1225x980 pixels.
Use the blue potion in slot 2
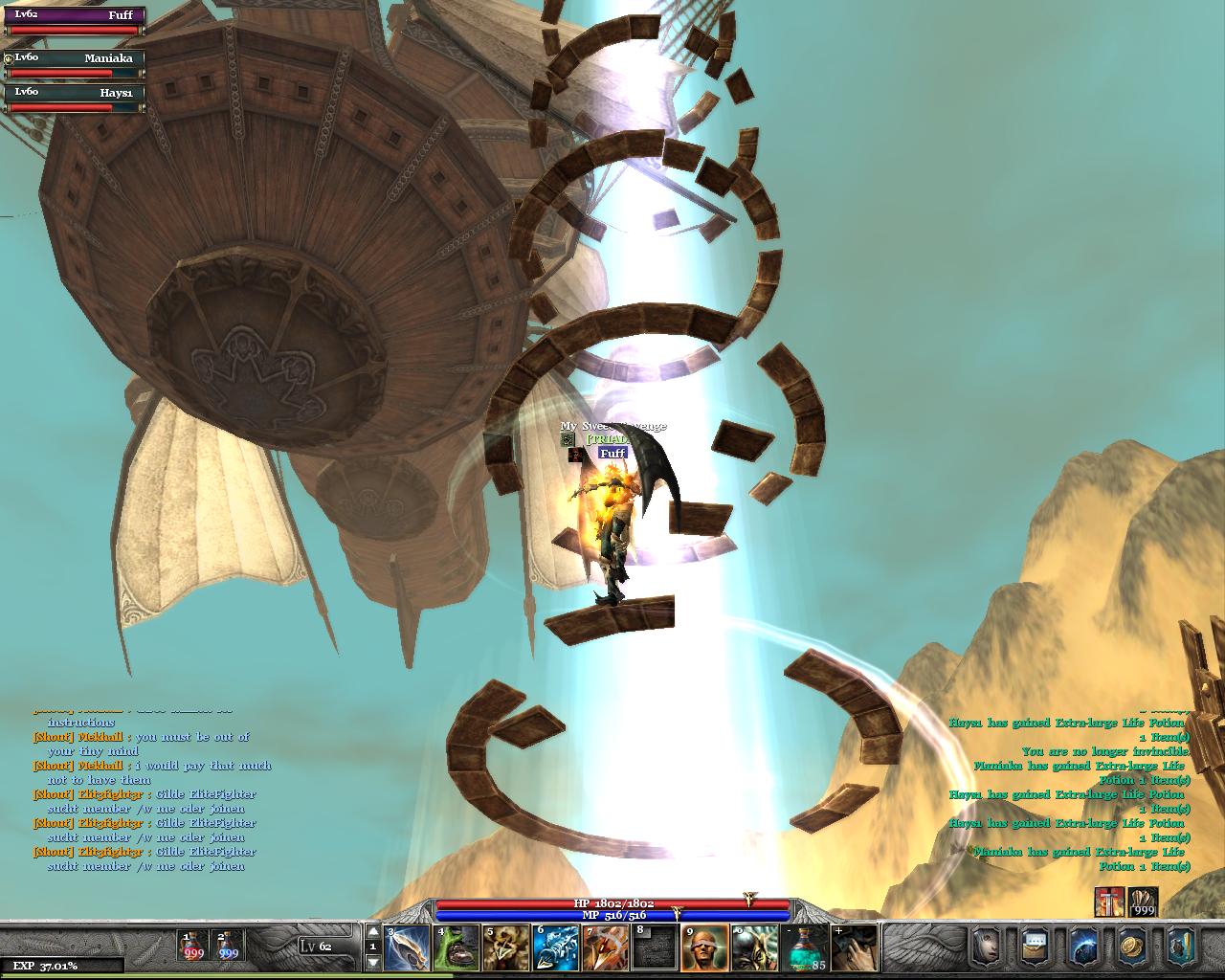[x=228, y=946]
